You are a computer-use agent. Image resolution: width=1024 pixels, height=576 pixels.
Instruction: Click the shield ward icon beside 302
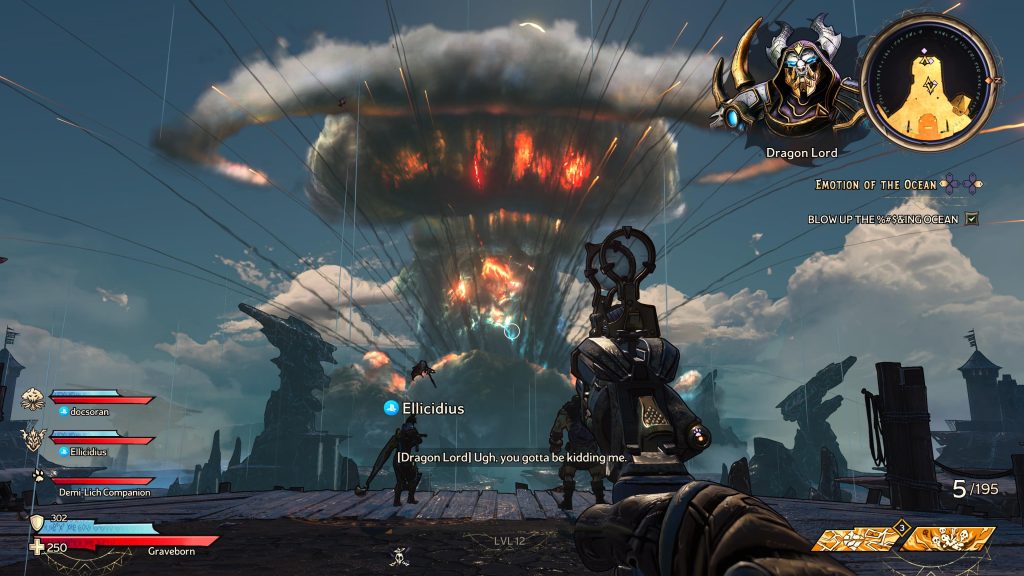tap(36, 523)
